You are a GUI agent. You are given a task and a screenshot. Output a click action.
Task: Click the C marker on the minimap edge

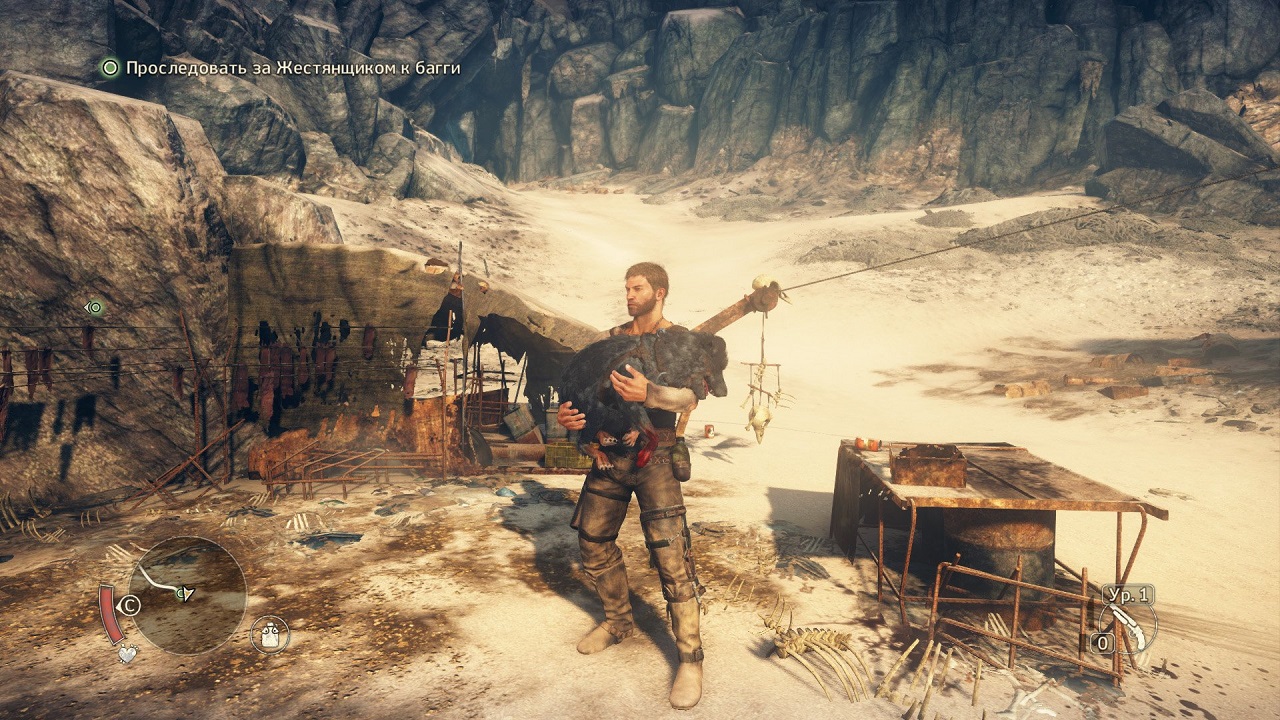[130, 605]
